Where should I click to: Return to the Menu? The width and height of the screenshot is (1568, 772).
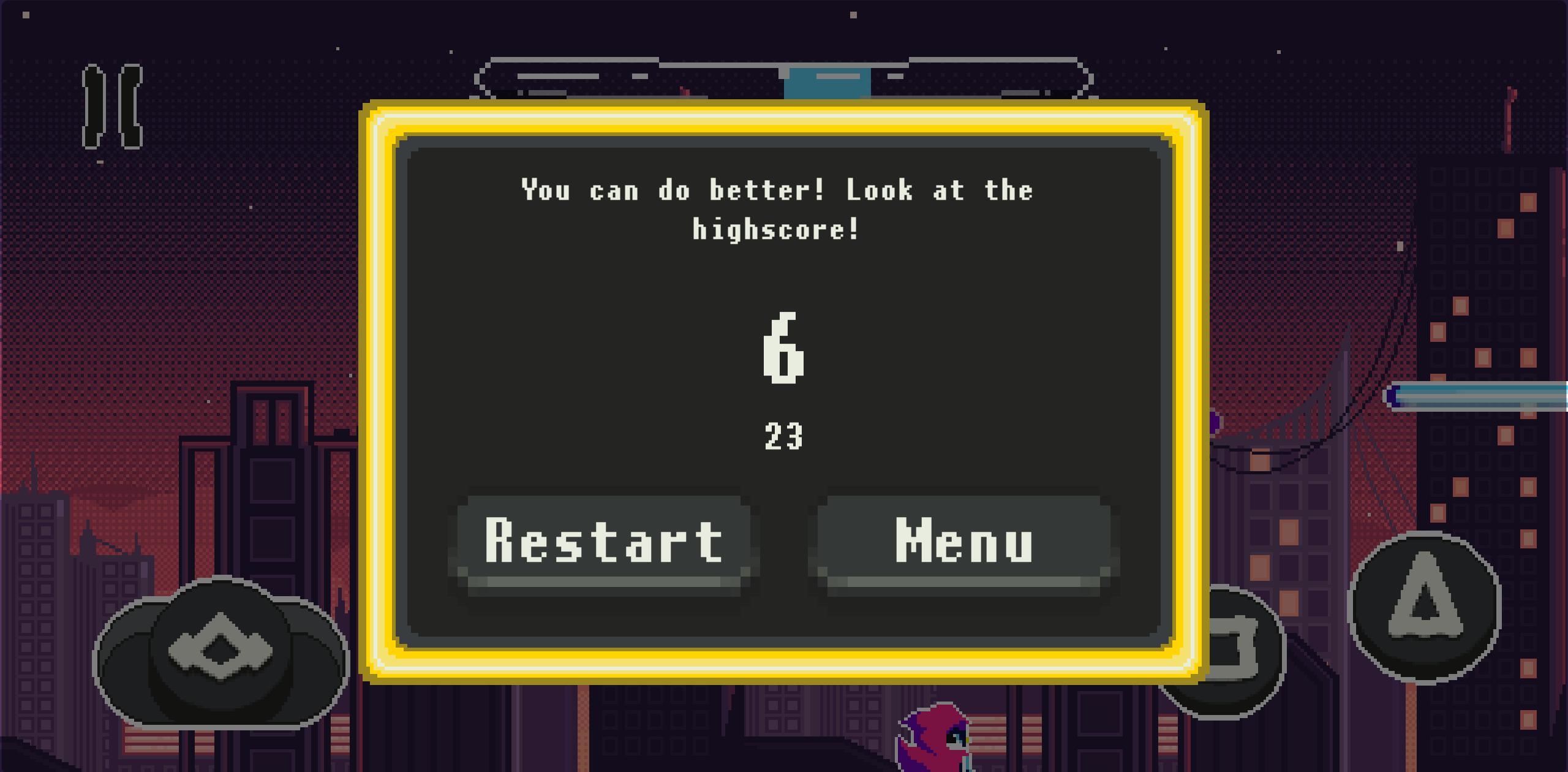click(x=964, y=542)
